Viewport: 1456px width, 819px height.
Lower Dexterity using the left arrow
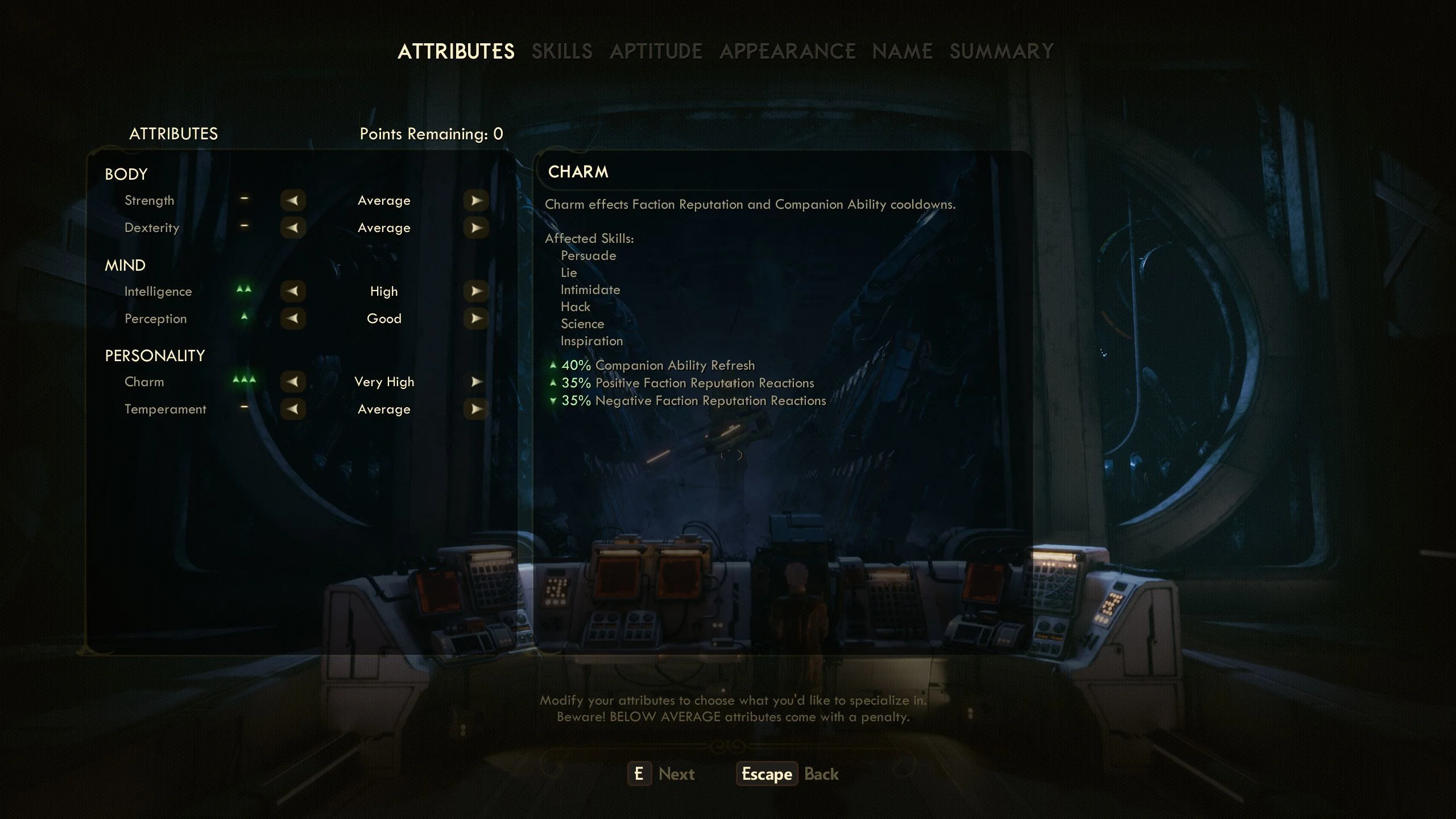[x=293, y=228]
